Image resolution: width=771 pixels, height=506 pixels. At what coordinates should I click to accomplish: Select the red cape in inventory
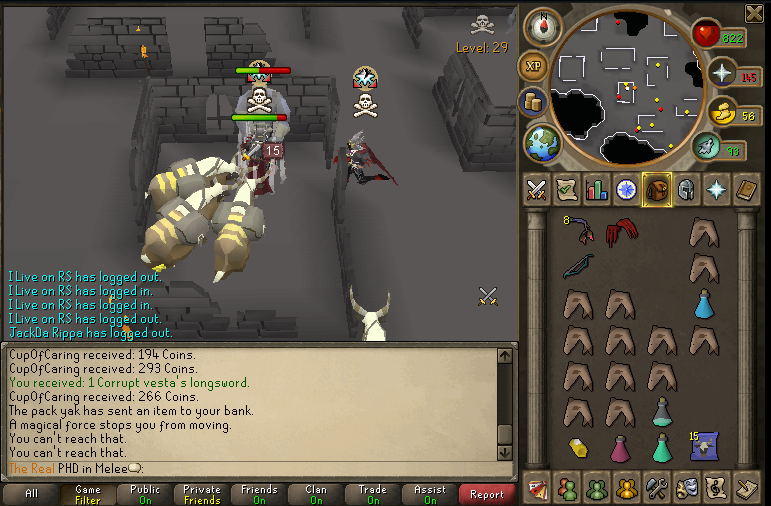tap(620, 235)
